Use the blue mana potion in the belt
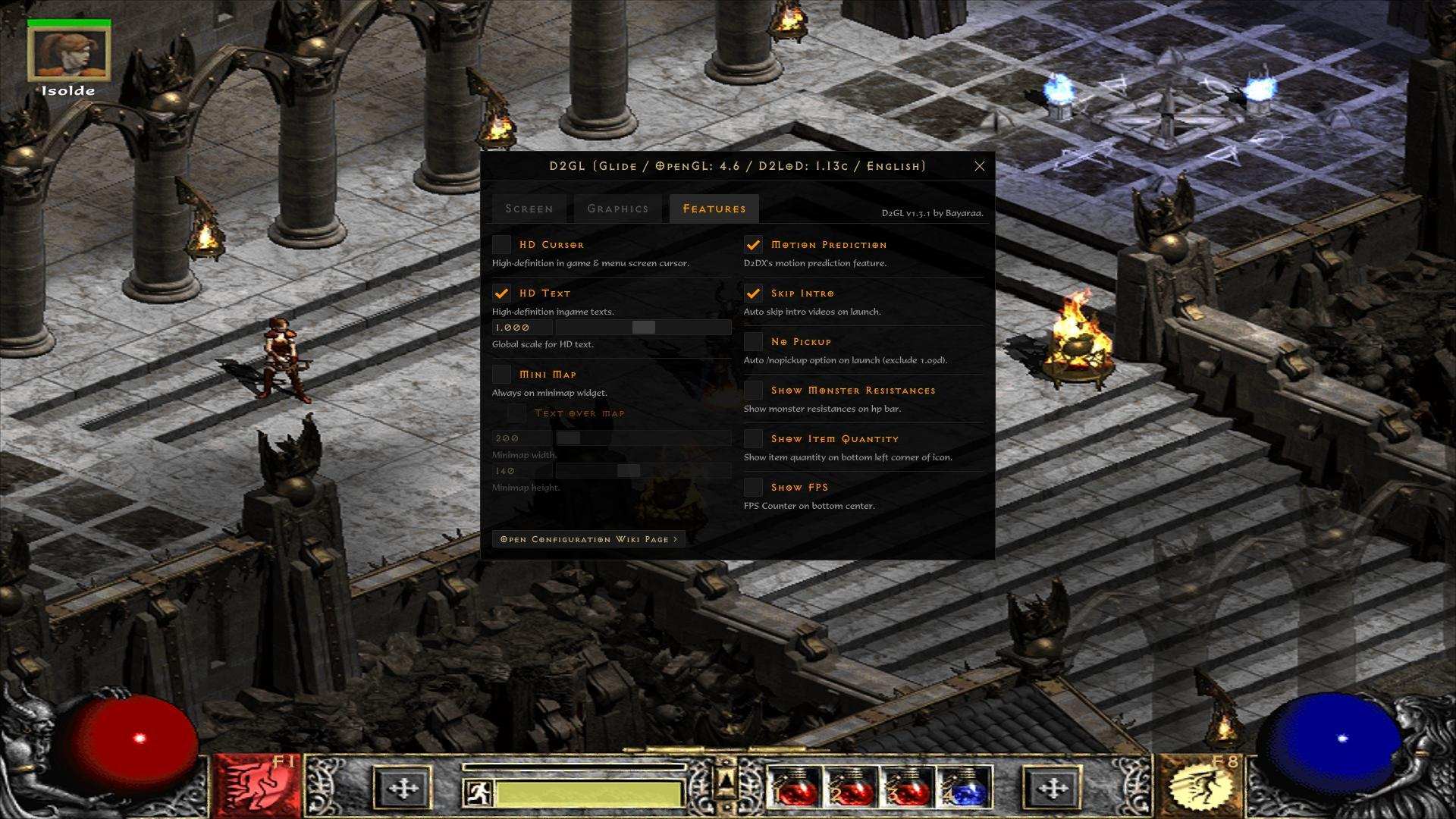 (x=965, y=789)
